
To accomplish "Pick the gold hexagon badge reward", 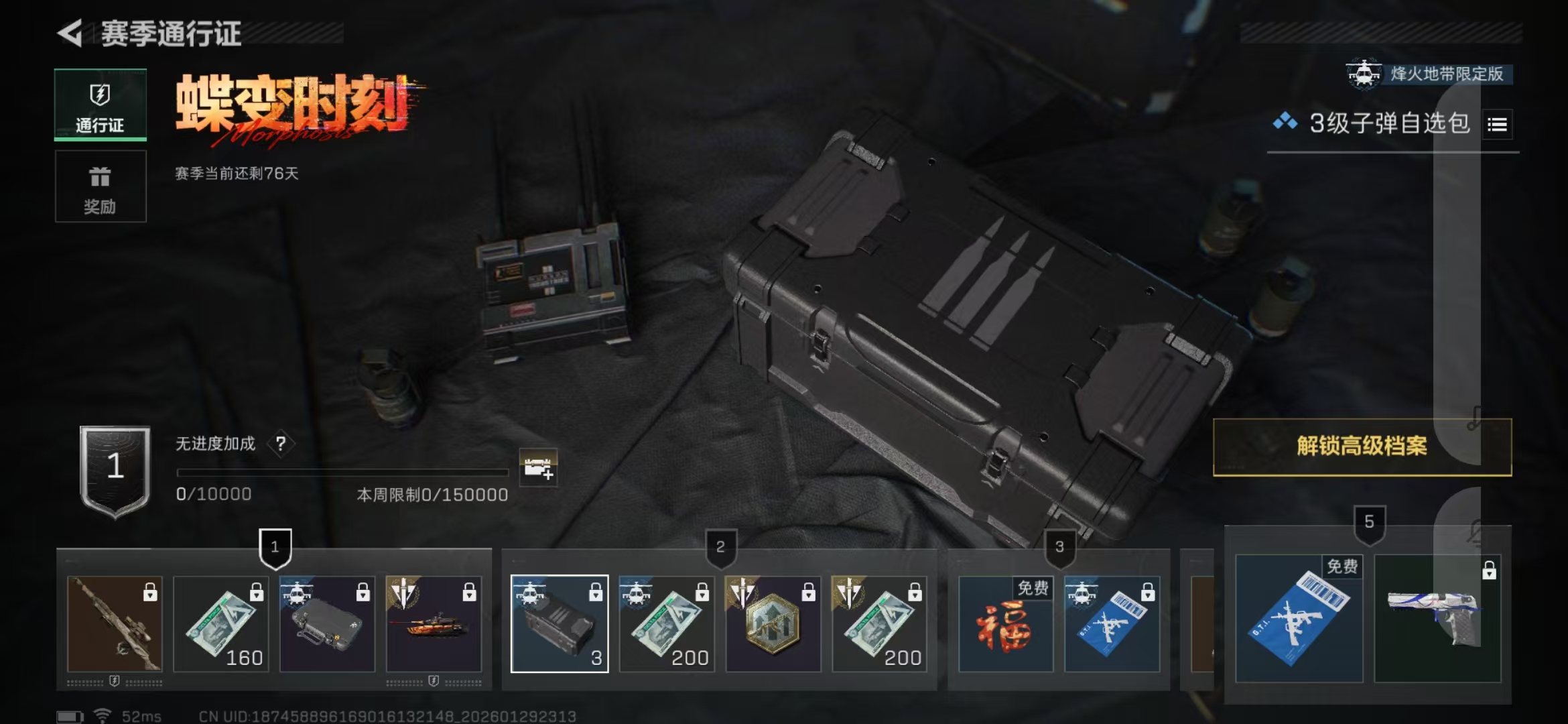I will click(773, 624).
